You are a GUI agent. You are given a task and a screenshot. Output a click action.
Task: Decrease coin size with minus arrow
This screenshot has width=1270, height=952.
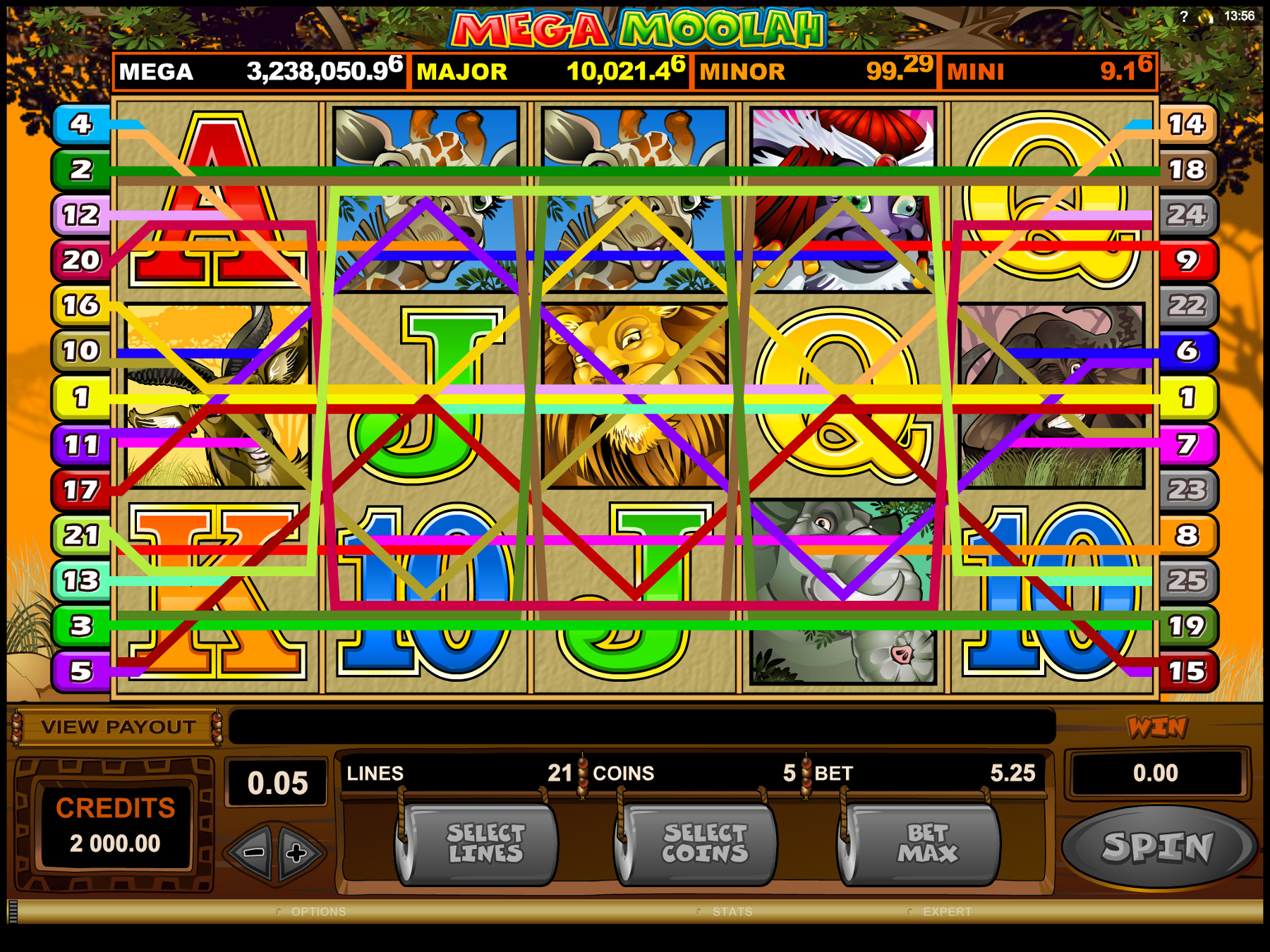click(253, 853)
